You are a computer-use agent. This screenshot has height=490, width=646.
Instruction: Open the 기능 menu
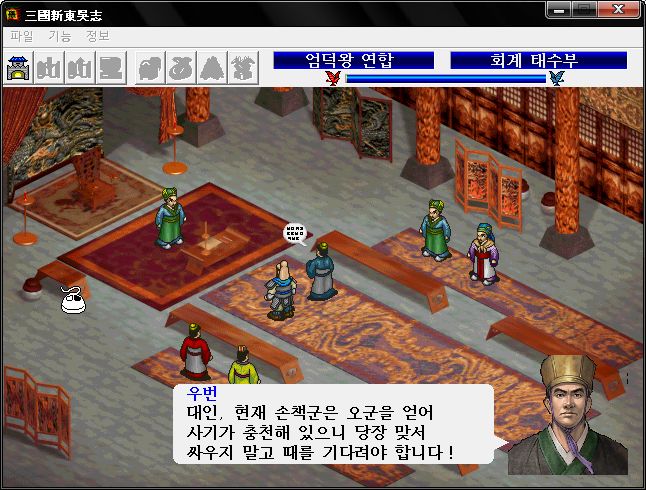(60, 36)
